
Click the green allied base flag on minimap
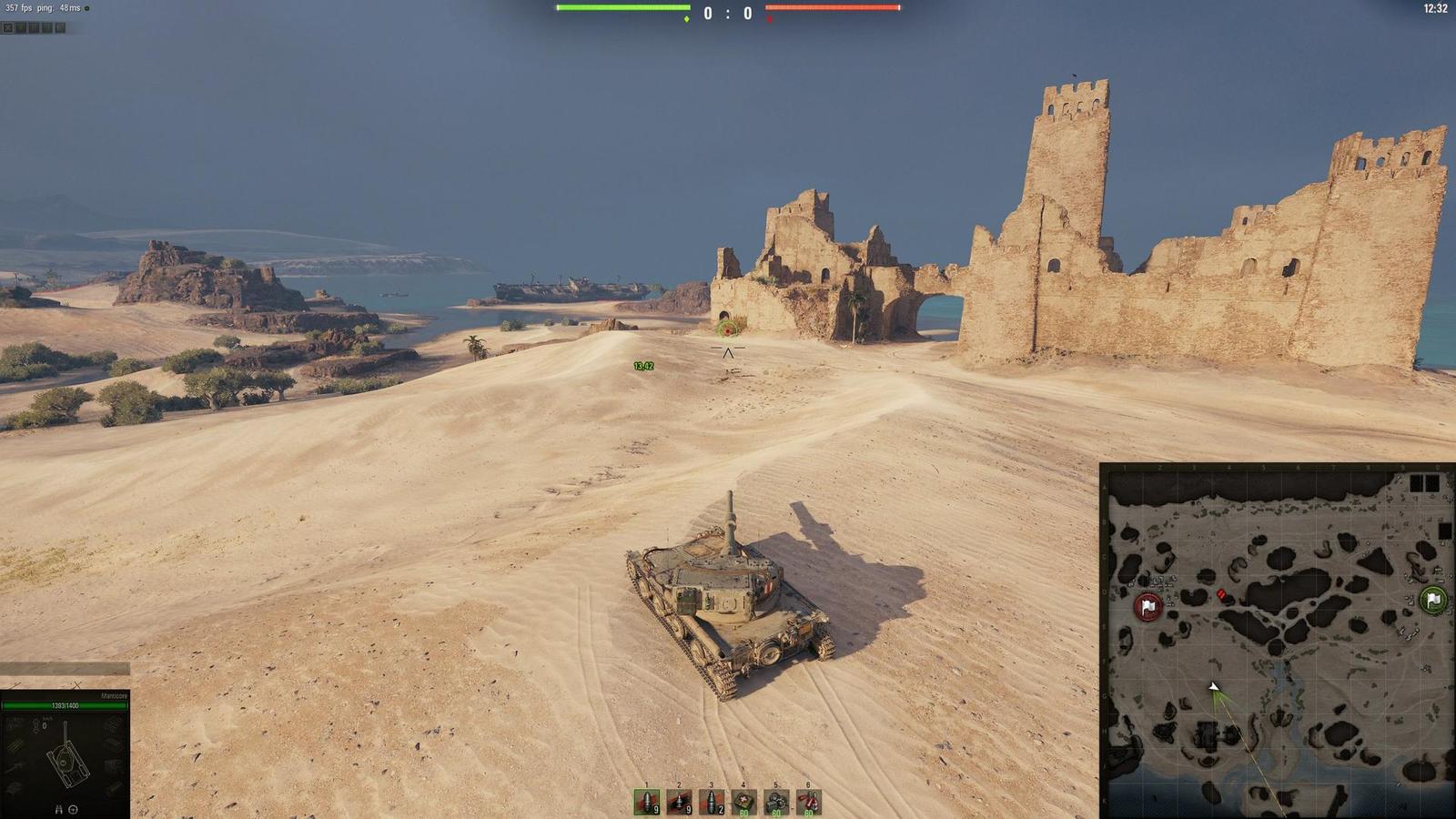[1432, 600]
